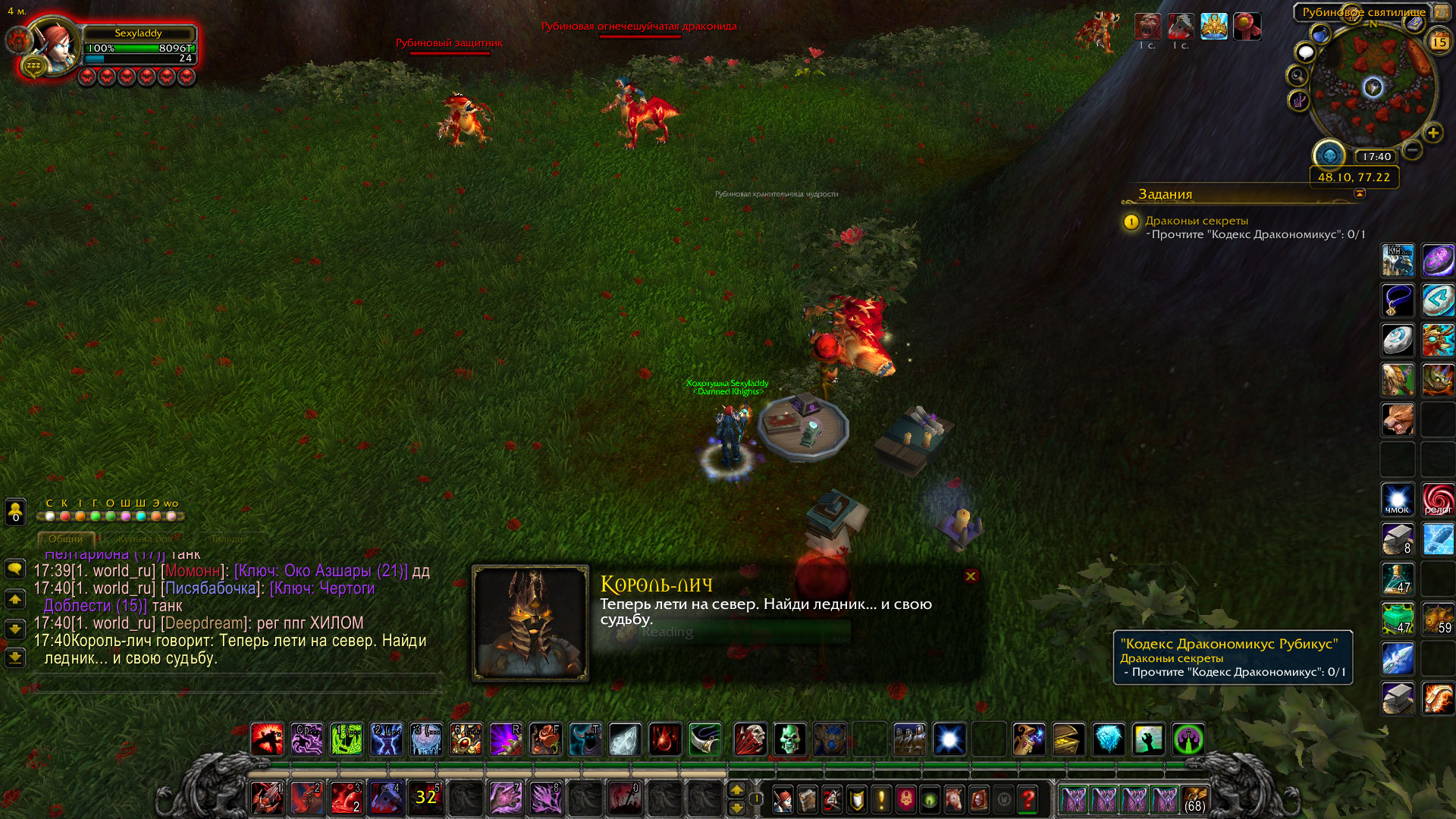
Task: Open the backpack showing 68 free slots
Action: pyautogui.click(x=1194, y=799)
